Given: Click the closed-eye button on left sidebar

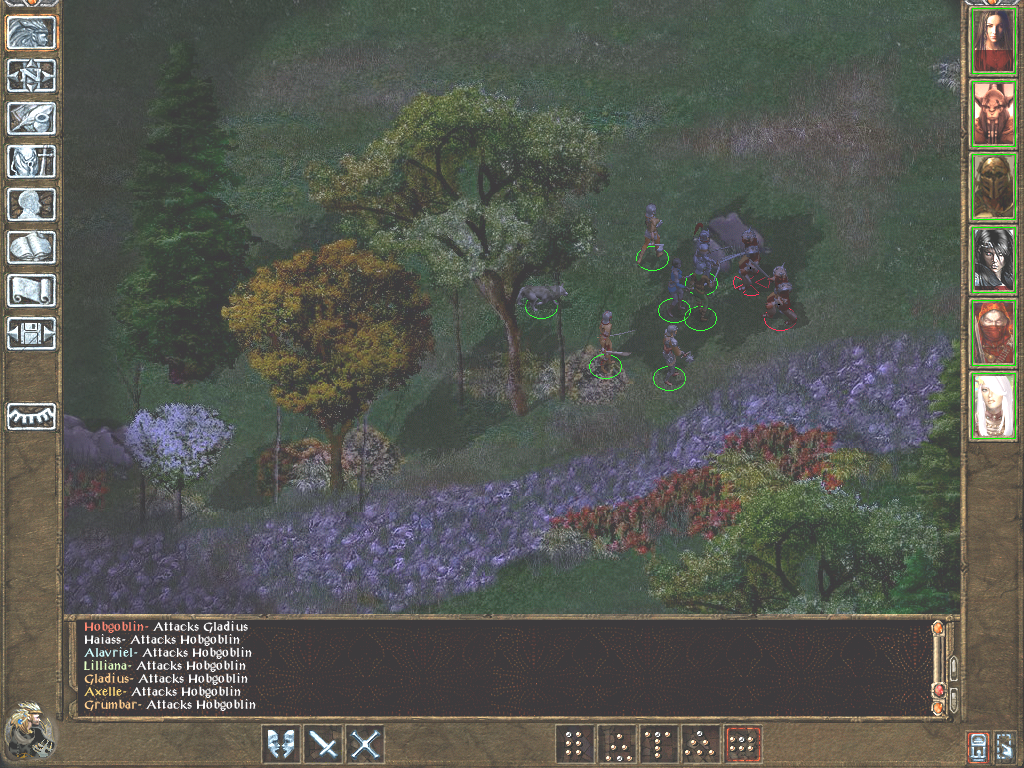Looking at the screenshot, I should tap(31, 416).
